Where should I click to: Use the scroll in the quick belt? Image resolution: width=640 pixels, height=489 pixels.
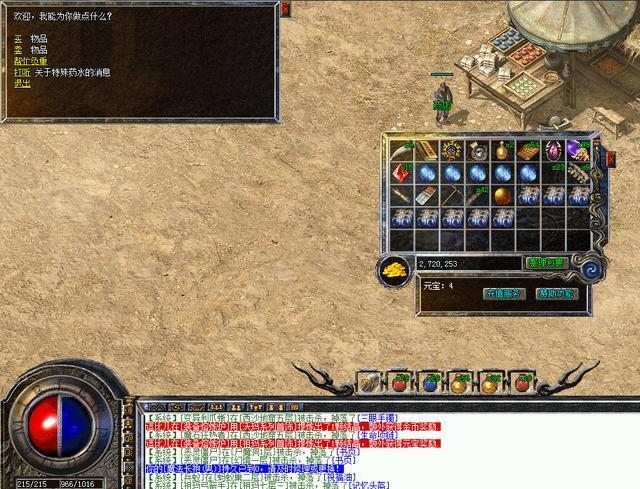[368, 382]
